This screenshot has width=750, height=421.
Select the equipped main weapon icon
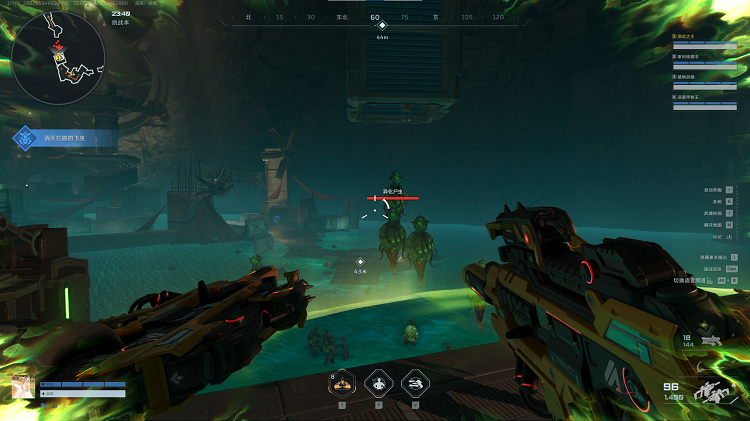[713, 391]
